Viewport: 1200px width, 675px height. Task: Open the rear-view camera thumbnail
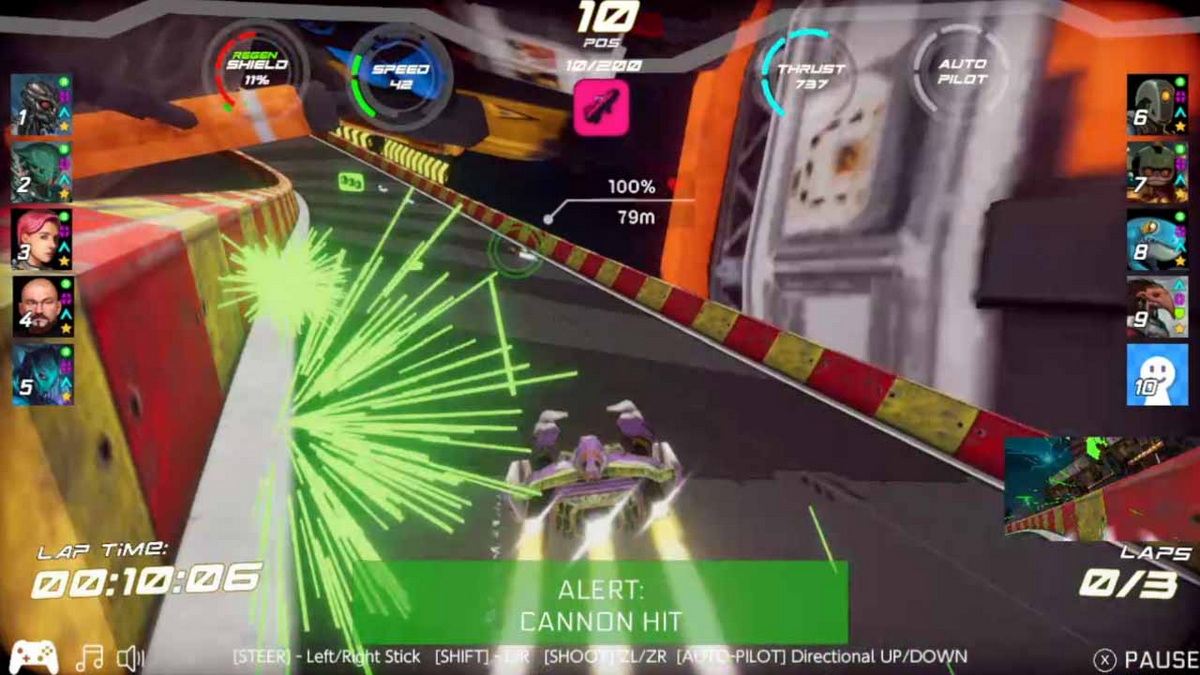point(1100,486)
